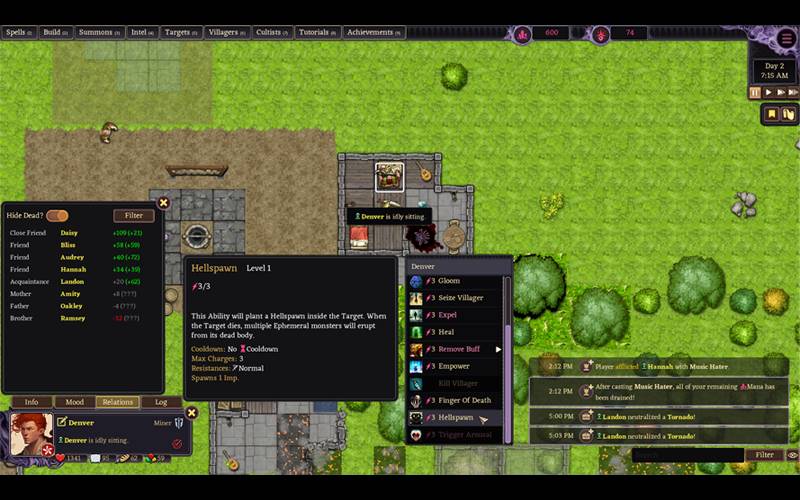Open the hamburger main menu

coord(785,39)
